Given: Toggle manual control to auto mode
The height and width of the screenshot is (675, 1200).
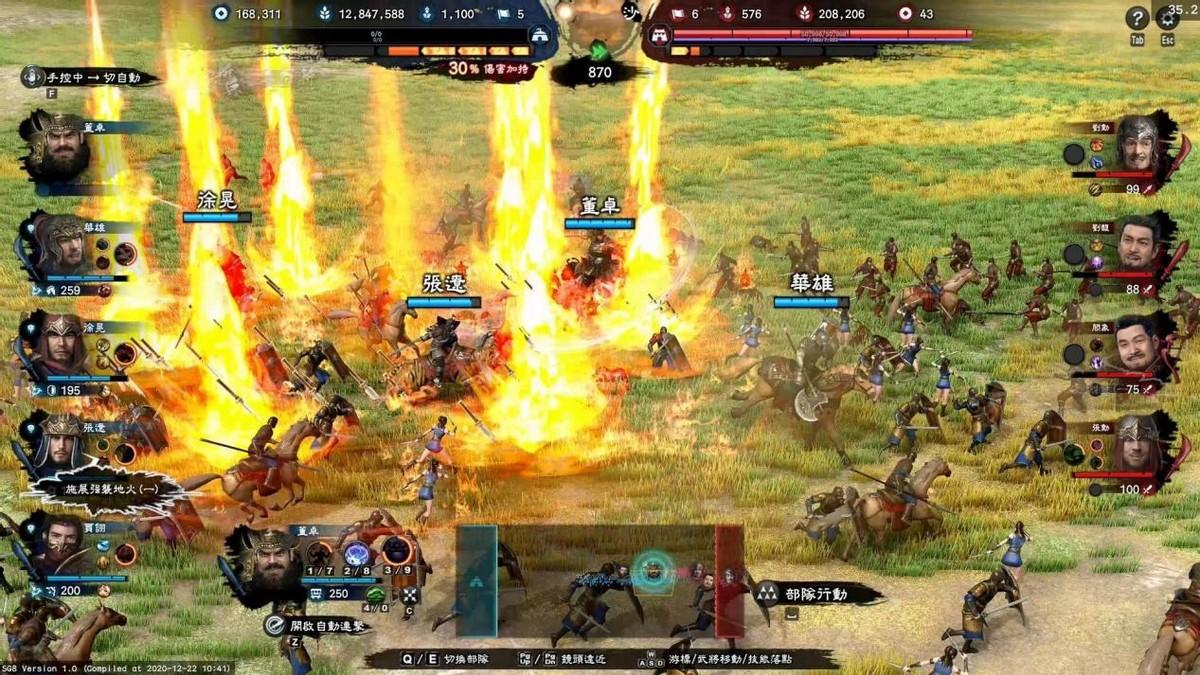Looking at the screenshot, I should pyautogui.click(x=90, y=77).
